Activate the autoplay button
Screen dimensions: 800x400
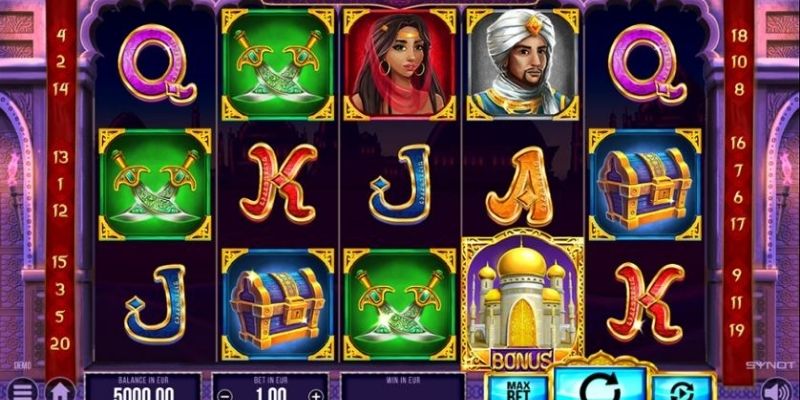tap(682, 389)
